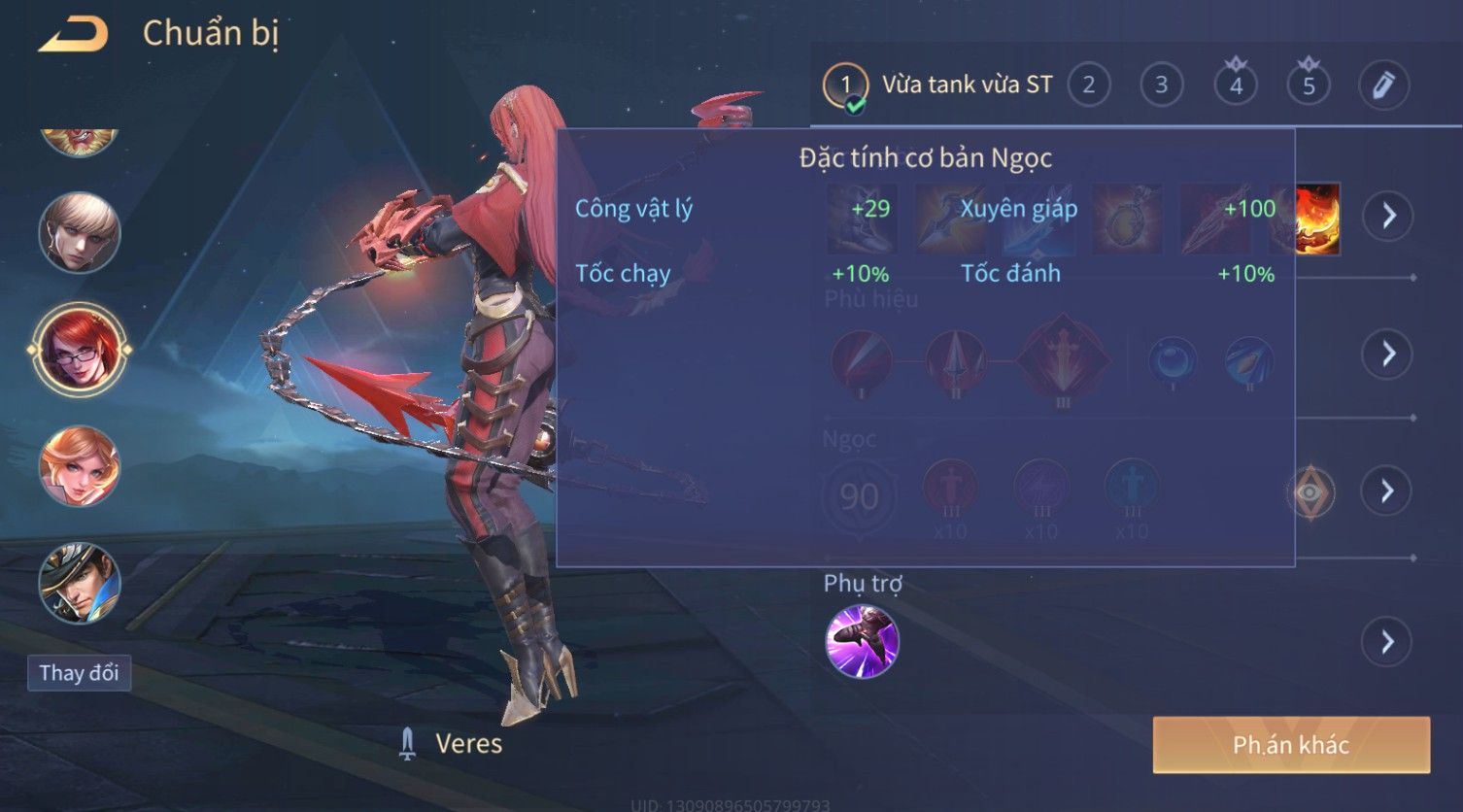The image size is (1463, 812).
Task: Pick the hero wearing a hat
Action: (x=80, y=583)
